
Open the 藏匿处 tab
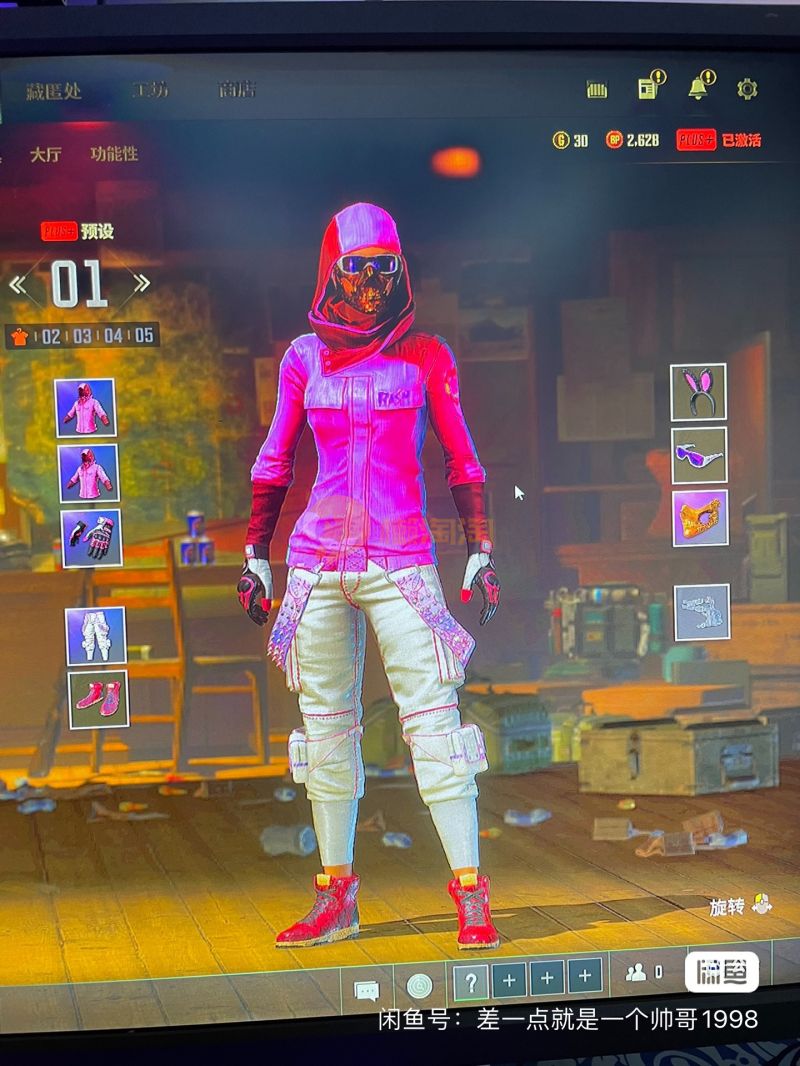click(x=54, y=91)
